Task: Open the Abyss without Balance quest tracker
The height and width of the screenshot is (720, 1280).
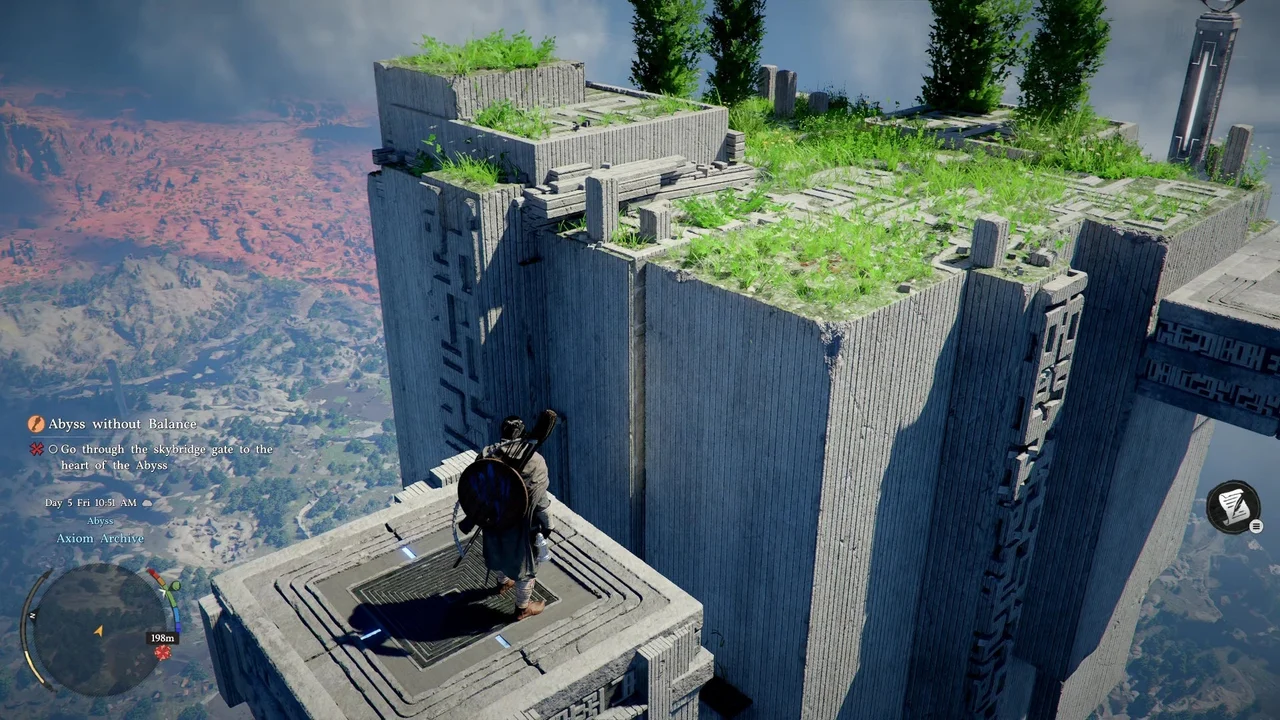Action: pyautogui.click(x=110, y=424)
